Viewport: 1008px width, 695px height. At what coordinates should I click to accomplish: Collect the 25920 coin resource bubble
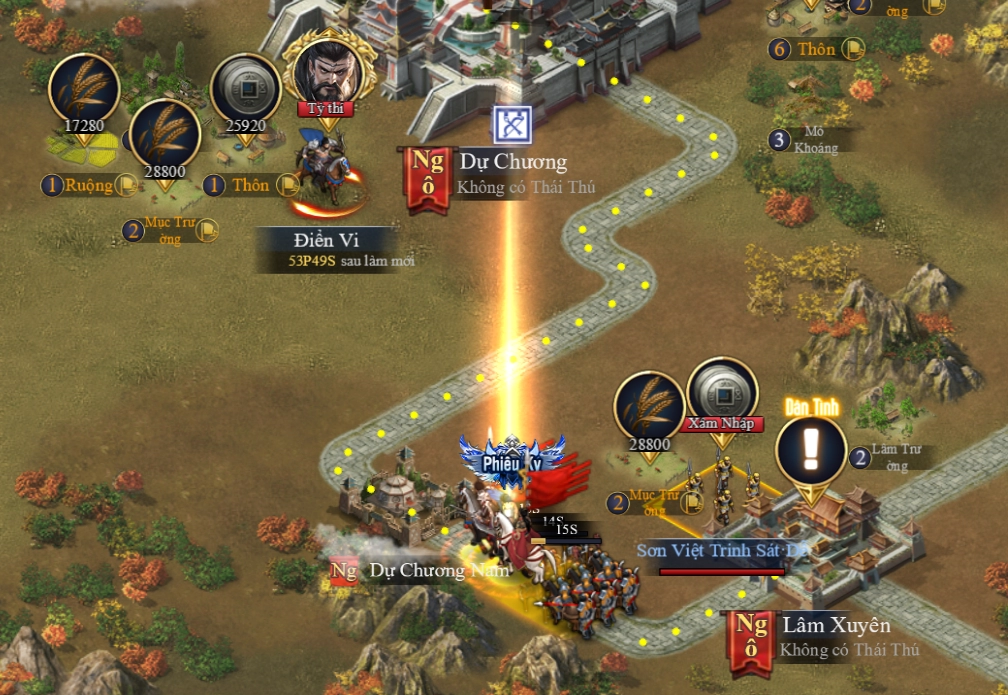(x=246, y=90)
